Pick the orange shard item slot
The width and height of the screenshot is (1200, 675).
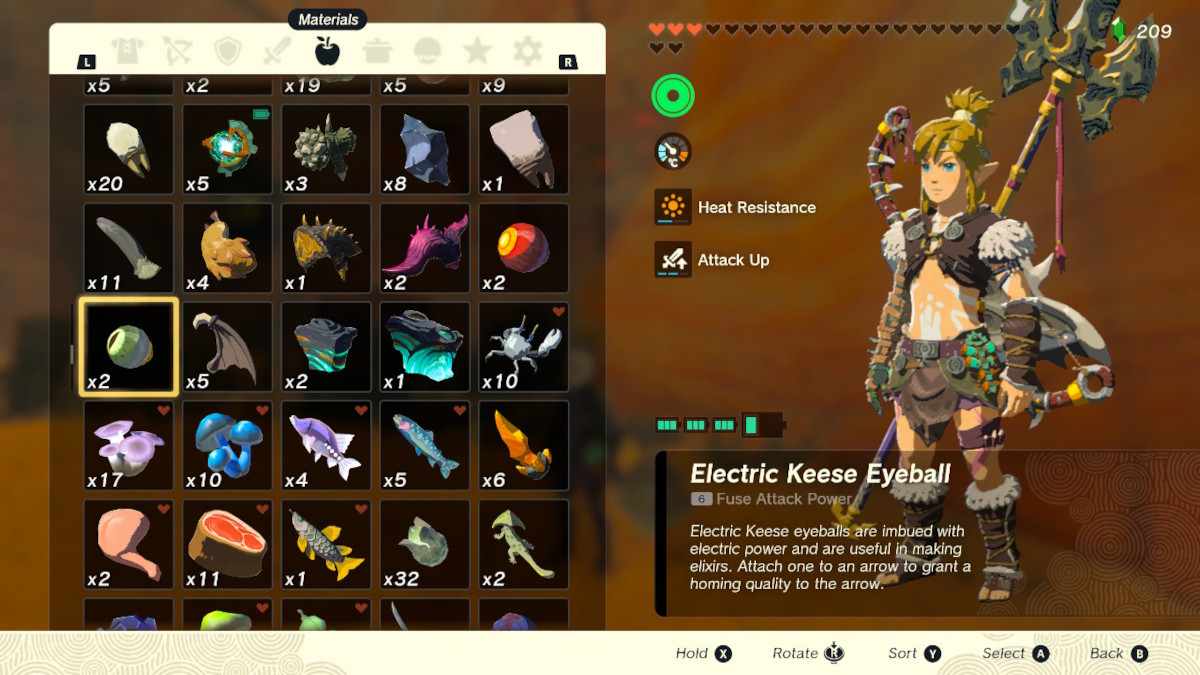[523, 446]
